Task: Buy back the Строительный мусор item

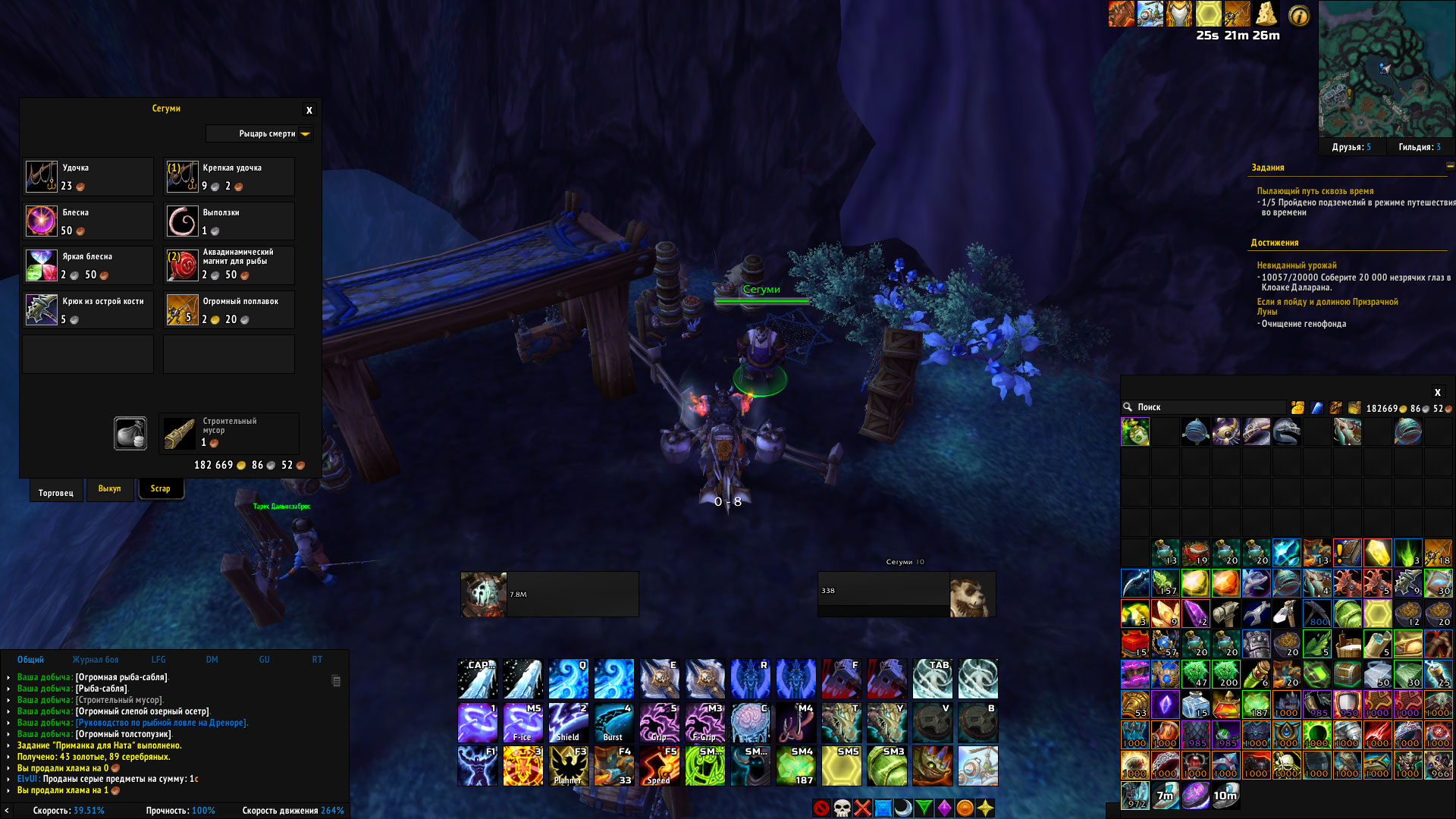Action: point(180,433)
